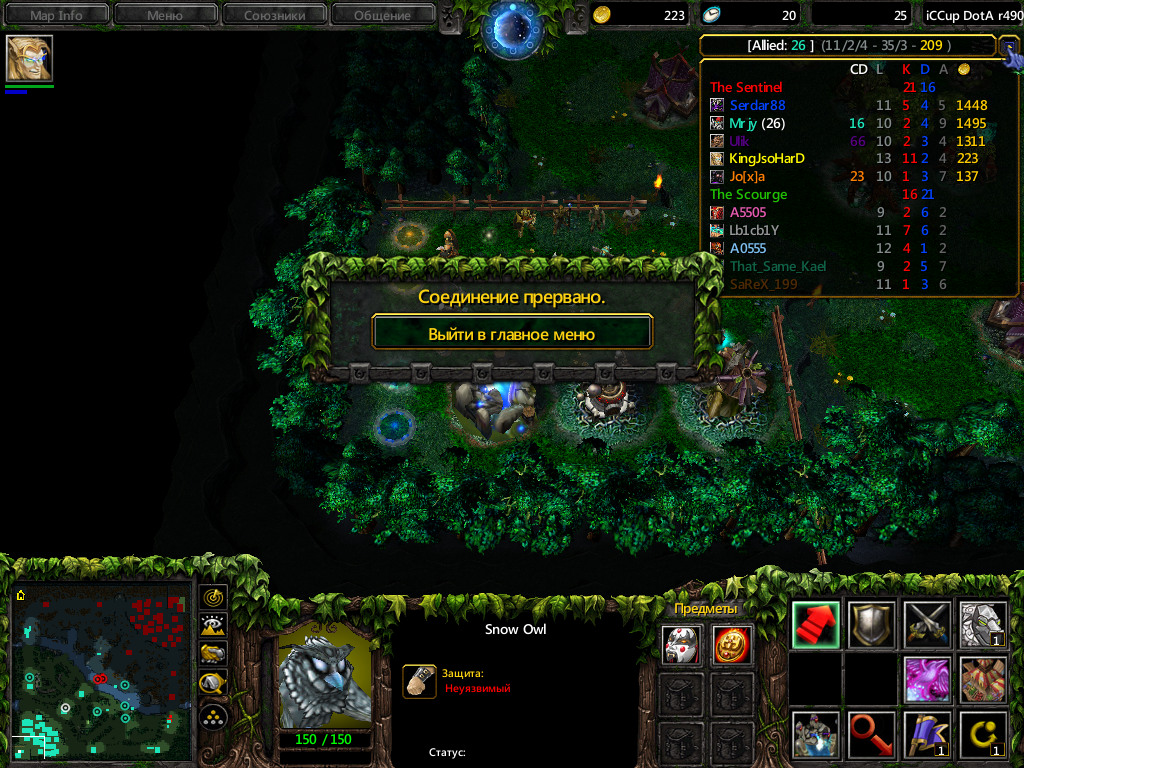Open the Map Info panel
Image resolution: width=1152 pixels, height=768 pixels.
pos(56,15)
